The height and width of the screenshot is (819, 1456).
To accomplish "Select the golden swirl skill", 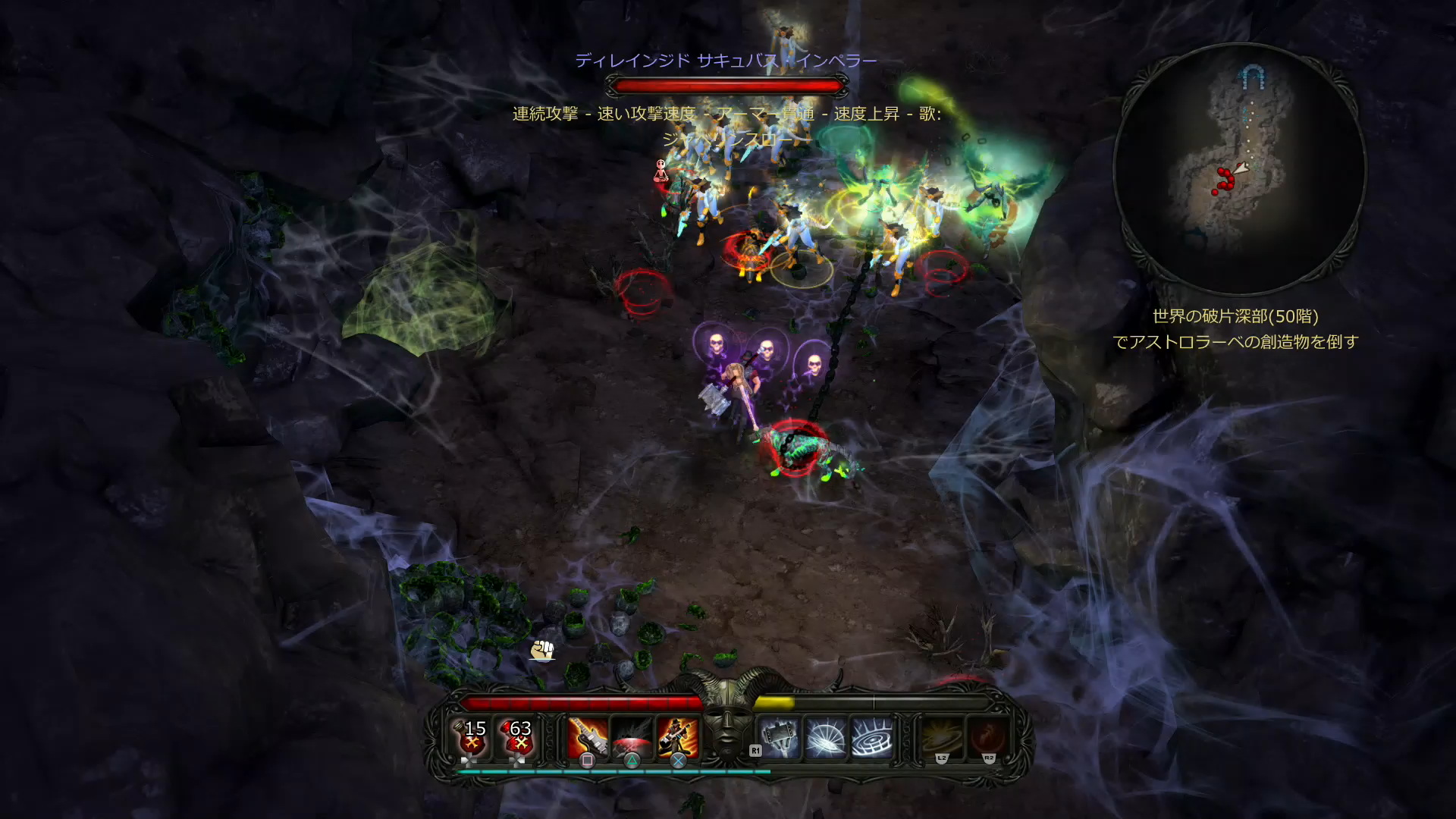I will [x=943, y=737].
